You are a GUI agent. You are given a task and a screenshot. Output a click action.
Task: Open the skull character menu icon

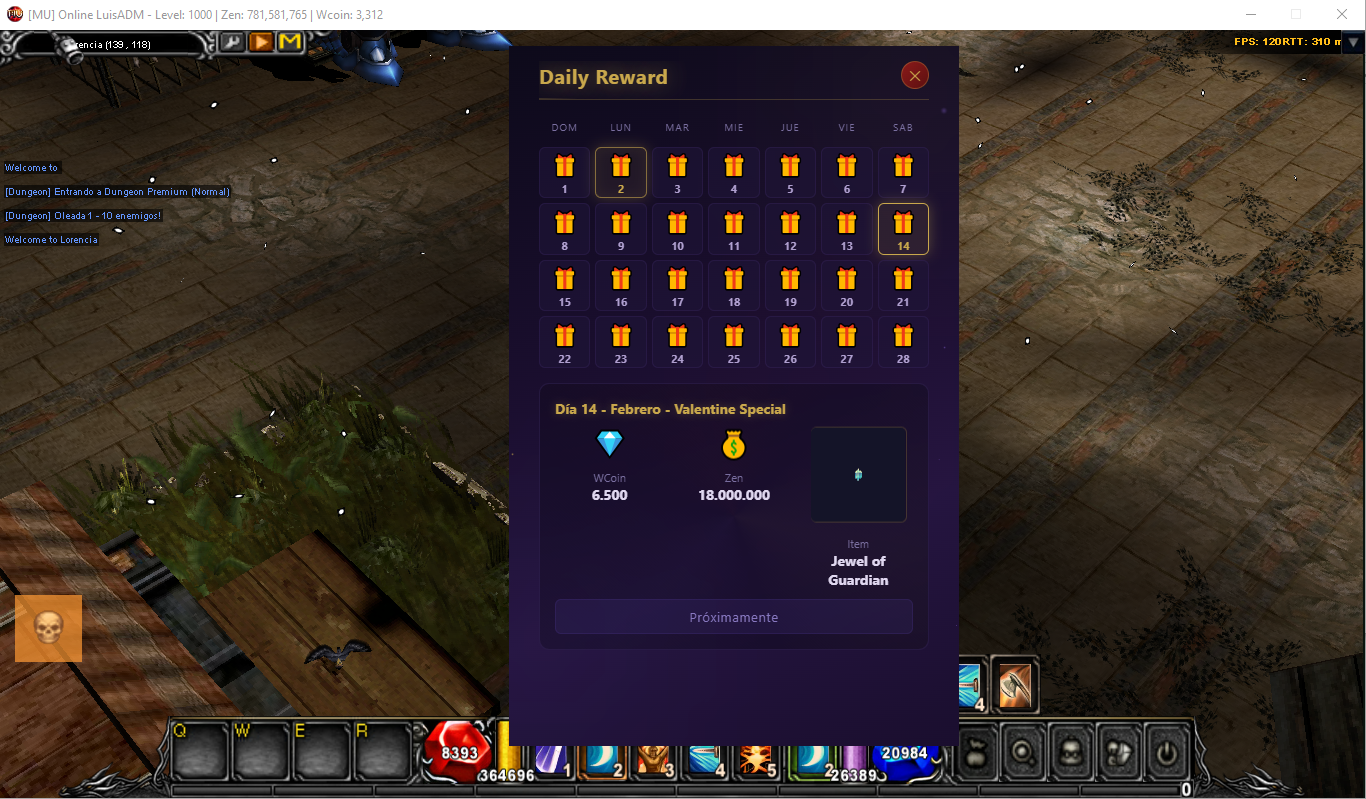point(1070,755)
